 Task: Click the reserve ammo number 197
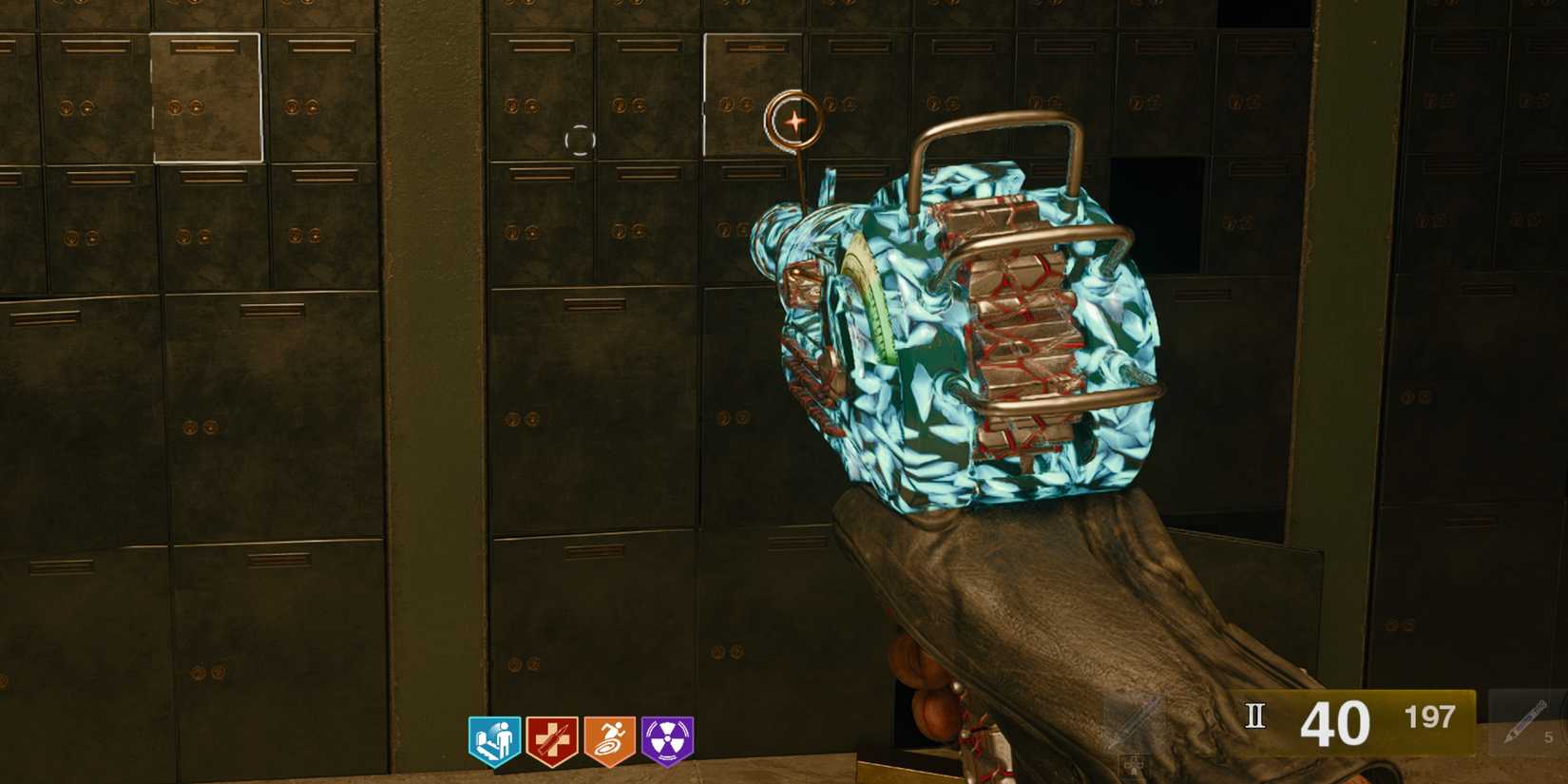point(1430,717)
